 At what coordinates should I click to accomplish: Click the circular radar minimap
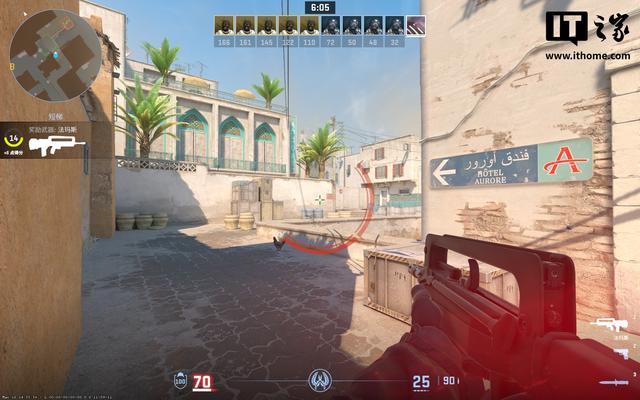click(53, 46)
